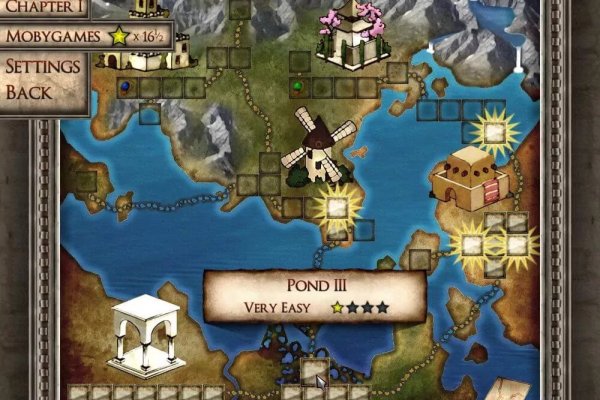Select the glowing tile above the sandstone house
The height and width of the screenshot is (400, 600).
(492, 129)
